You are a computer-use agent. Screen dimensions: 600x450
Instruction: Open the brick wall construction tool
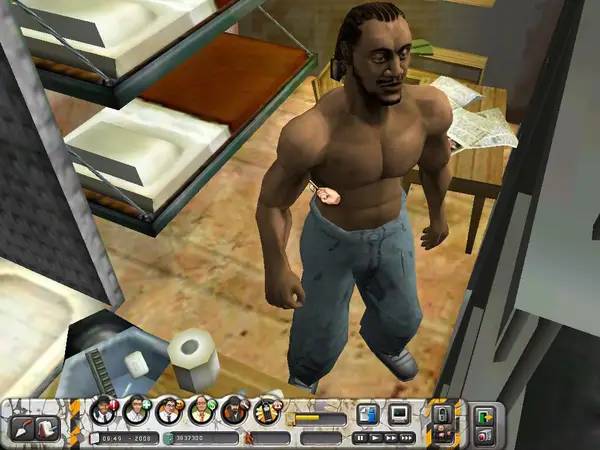[x=45, y=427]
